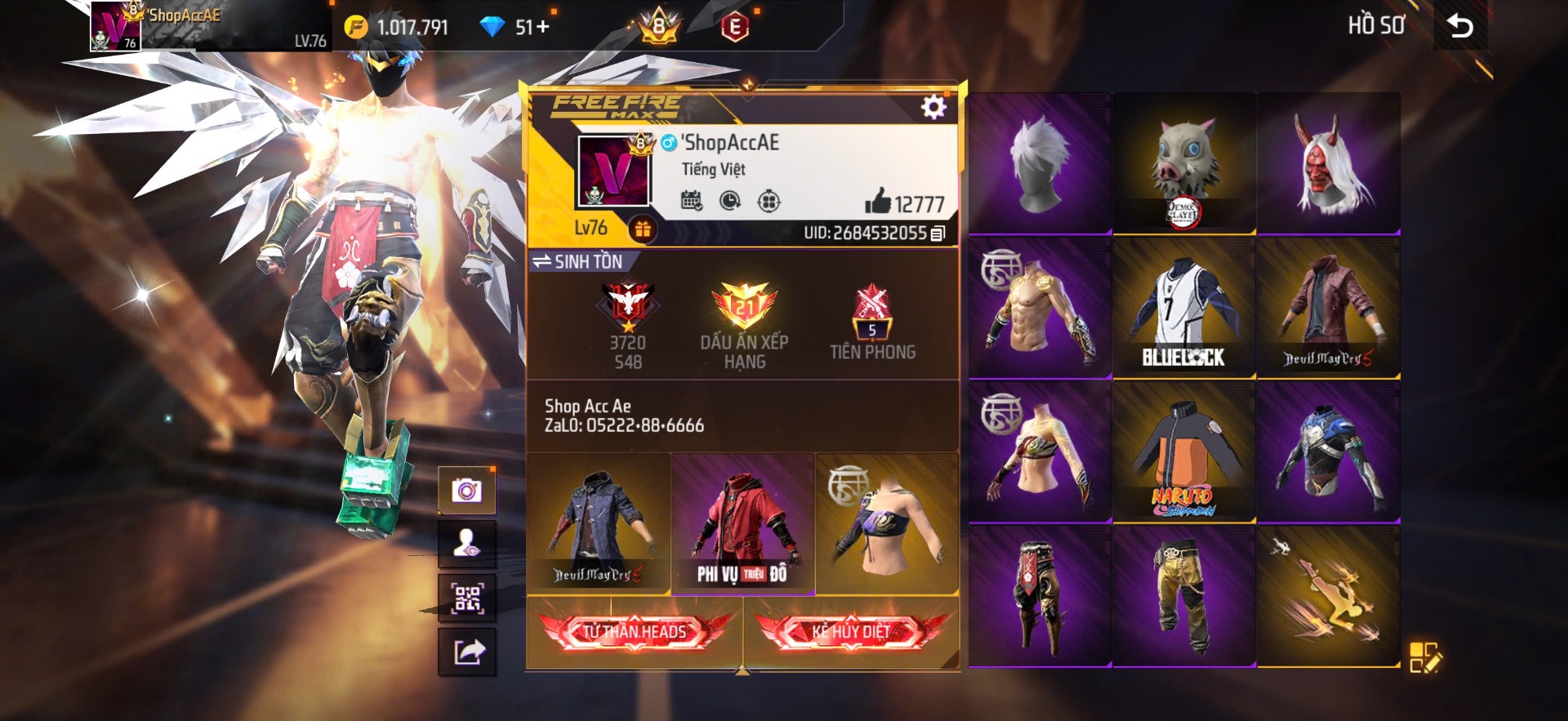Viewport: 1568px width, 721px height.
Task: Switch mode via Sinh Tồn tab
Action: [578, 261]
